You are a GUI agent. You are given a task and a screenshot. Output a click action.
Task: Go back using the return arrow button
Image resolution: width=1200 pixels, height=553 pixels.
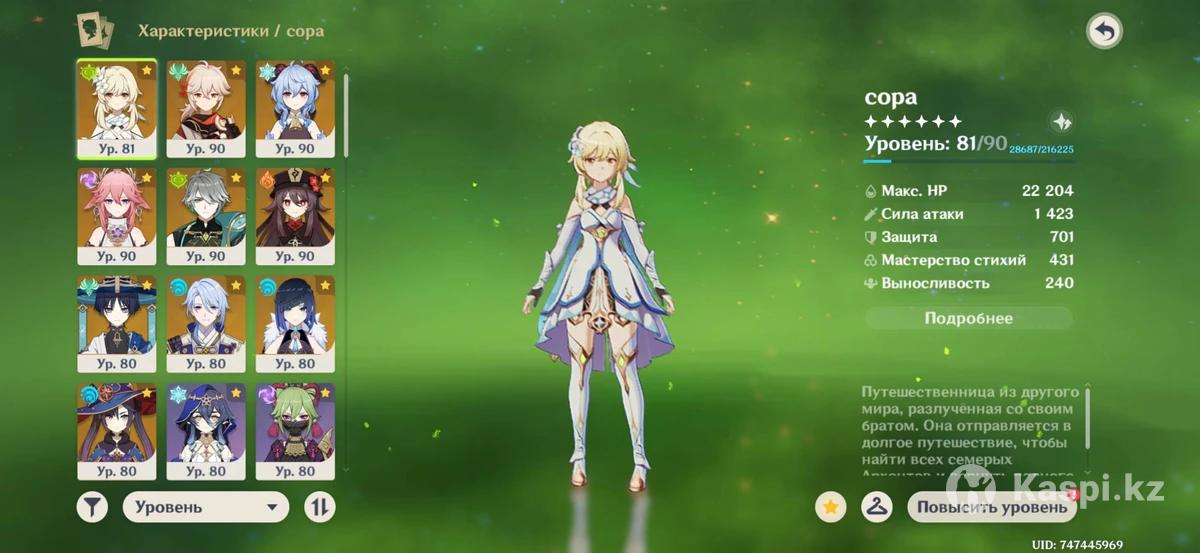[x=1104, y=31]
